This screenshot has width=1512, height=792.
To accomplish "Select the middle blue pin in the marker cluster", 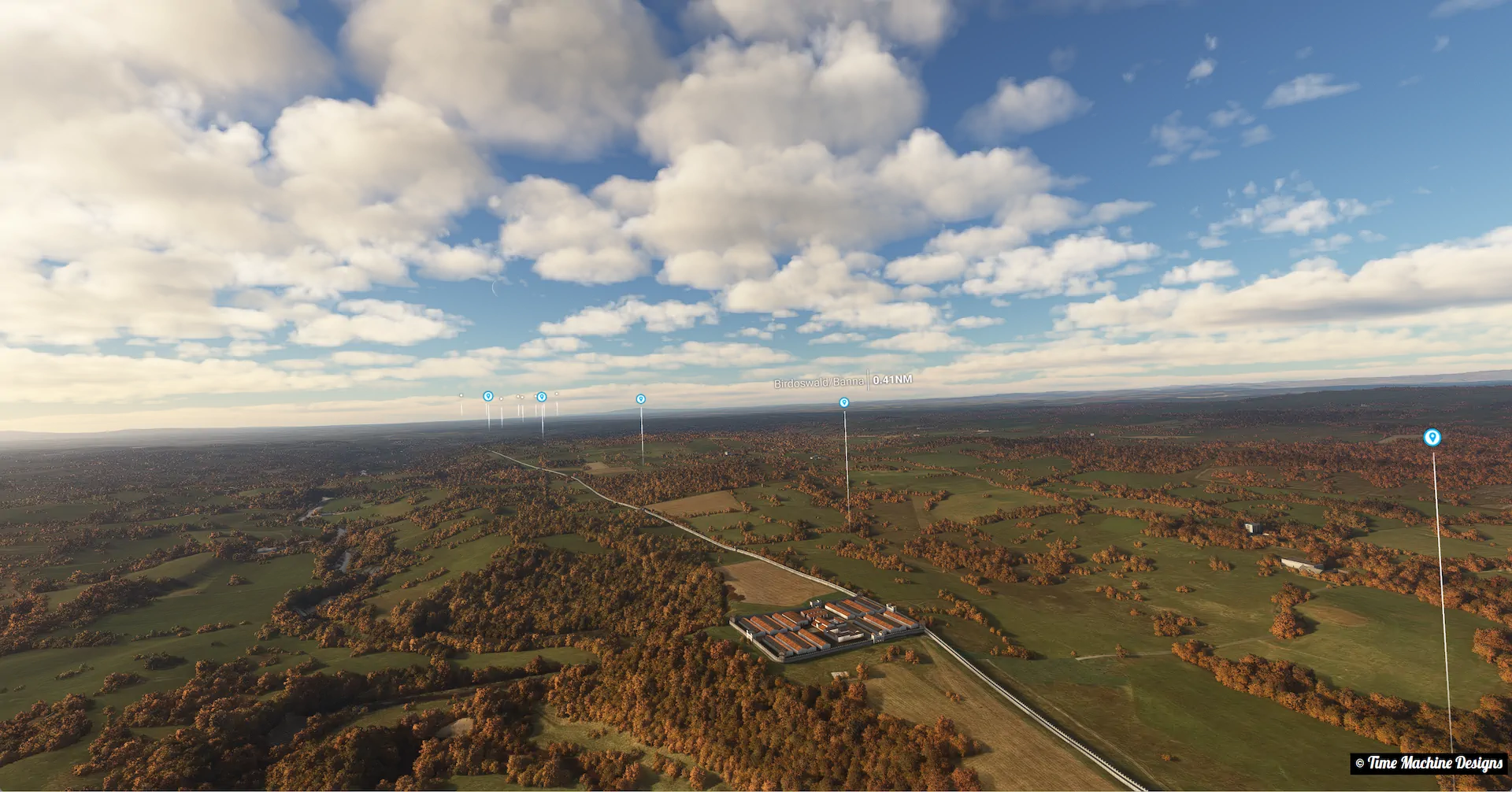I will (x=542, y=397).
